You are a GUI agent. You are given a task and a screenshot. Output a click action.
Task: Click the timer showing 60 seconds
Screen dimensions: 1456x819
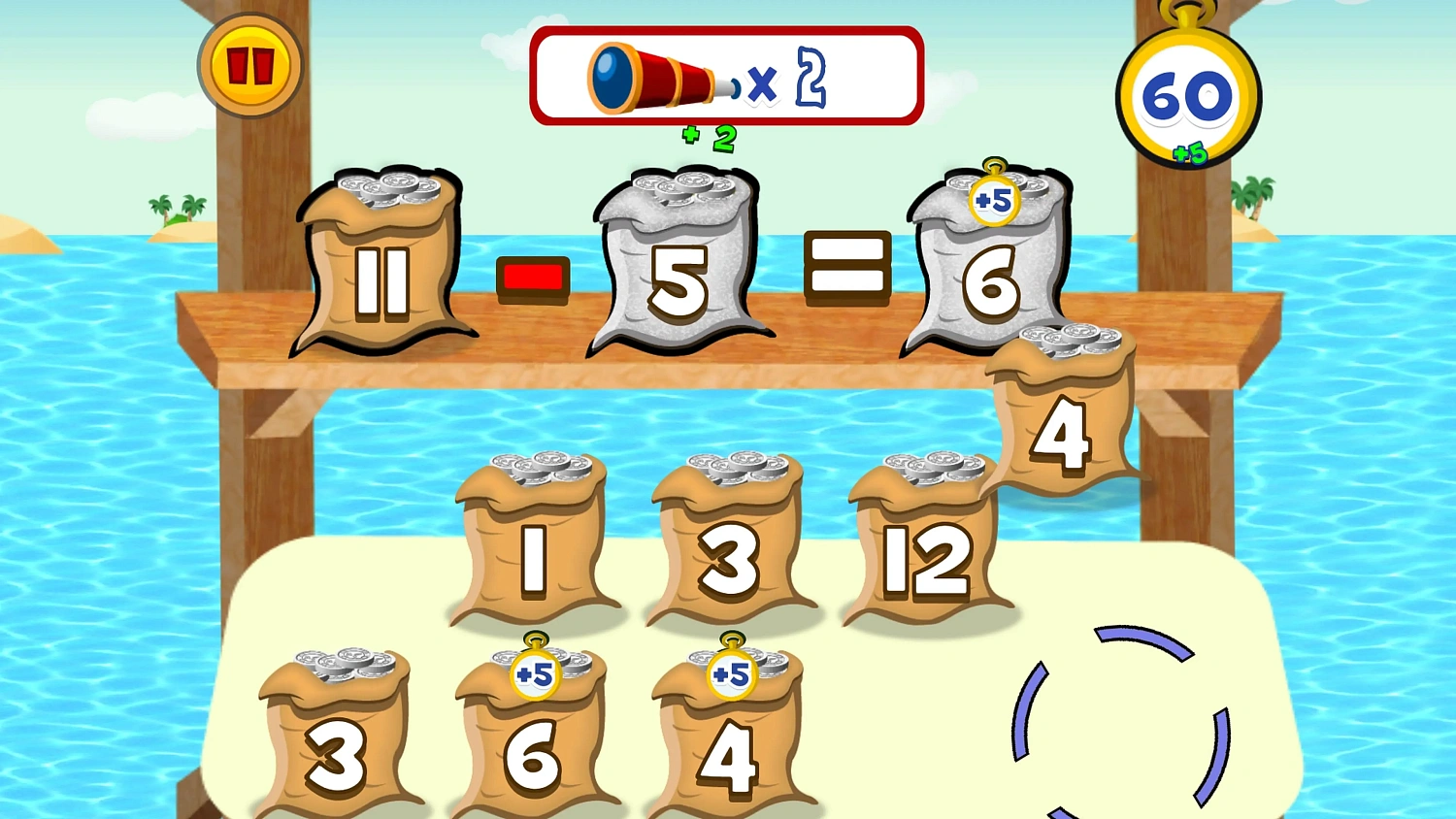pyautogui.click(x=1186, y=95)
